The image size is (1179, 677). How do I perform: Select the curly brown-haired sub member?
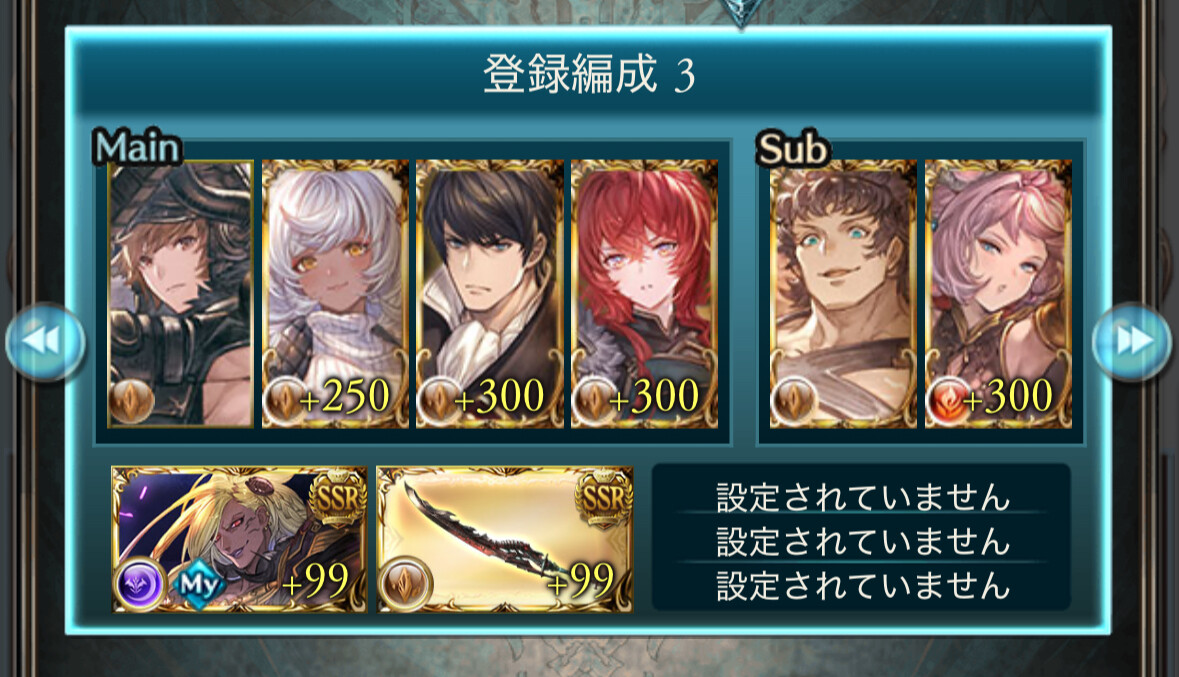[x=843, y=294]
